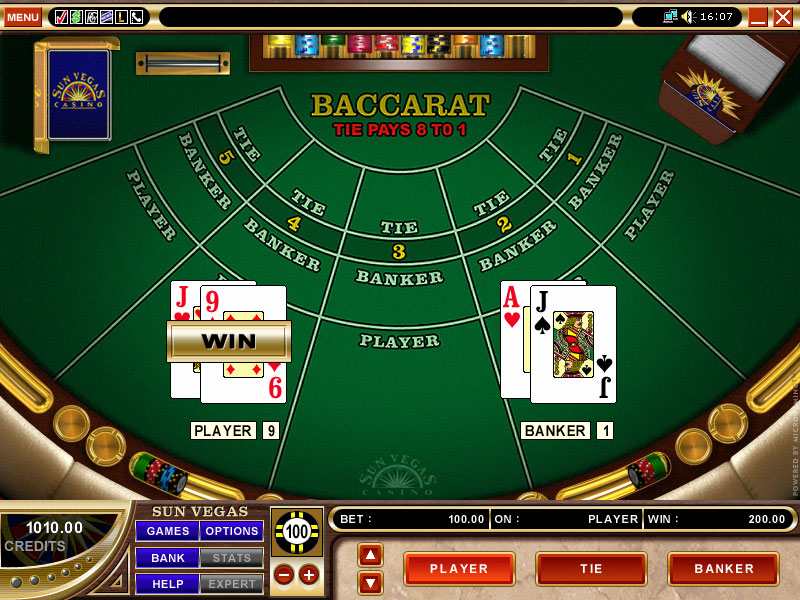Screen dimensions: 800x600
Task: Click the red down arrow button
Action: (x=370, y=581)
